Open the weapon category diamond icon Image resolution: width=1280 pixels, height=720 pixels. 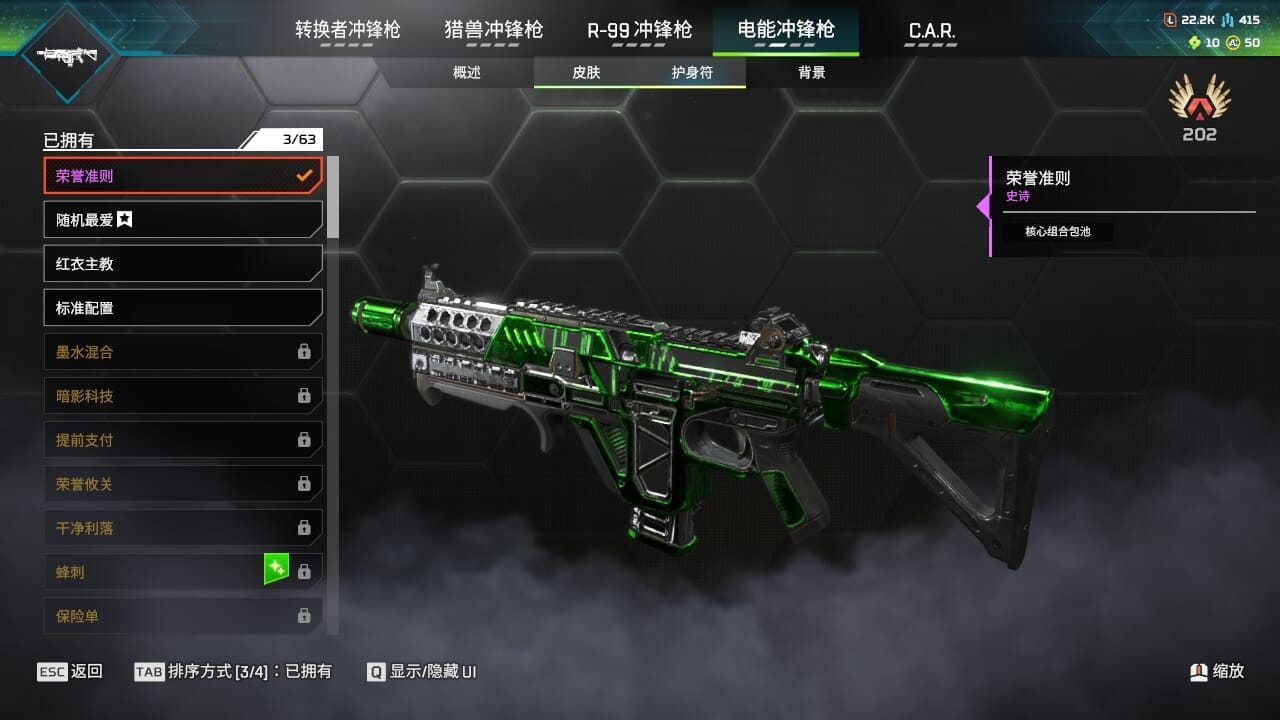coord(66,53)
